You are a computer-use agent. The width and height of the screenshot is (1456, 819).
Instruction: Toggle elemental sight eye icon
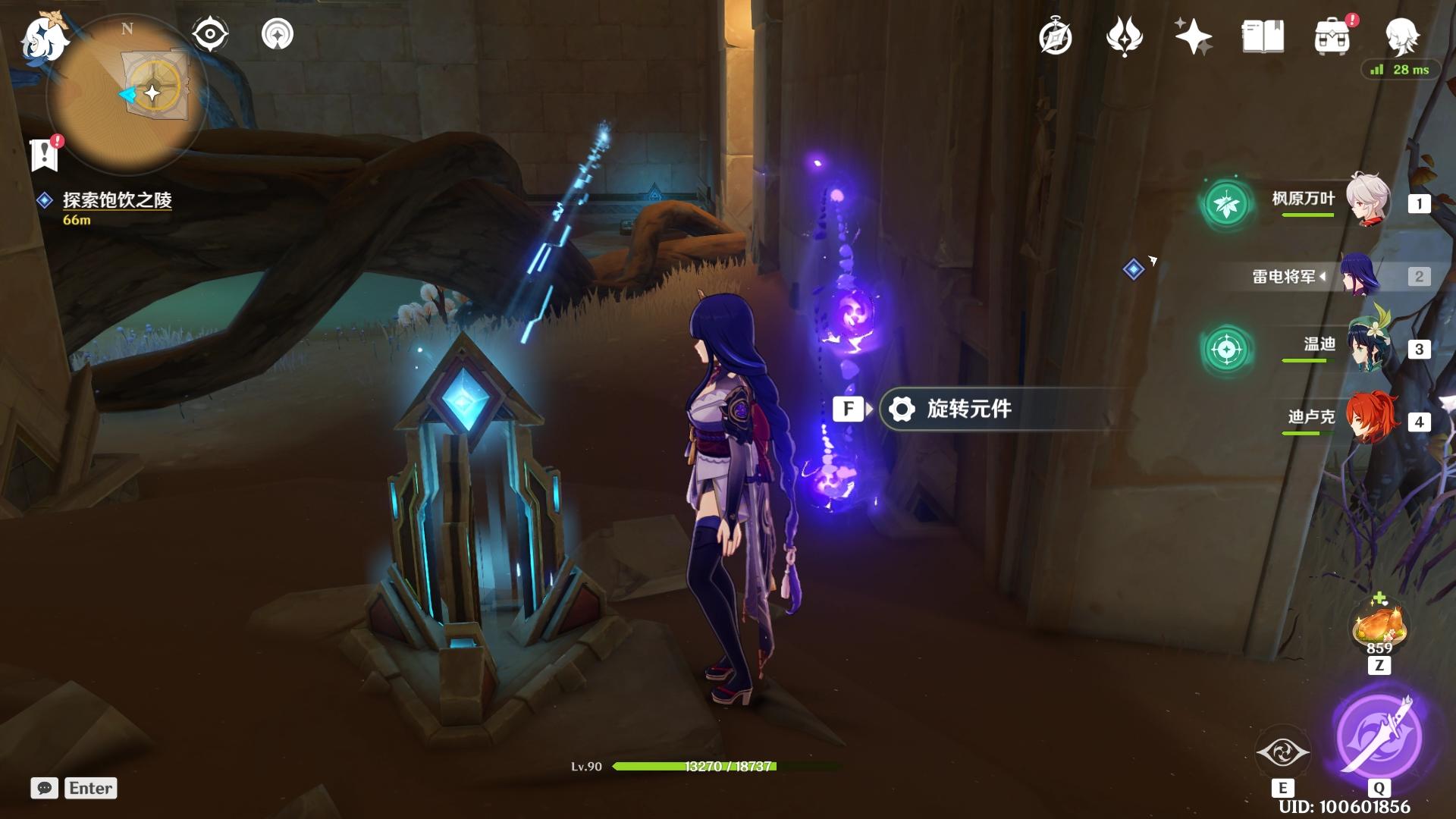point(209,35)
